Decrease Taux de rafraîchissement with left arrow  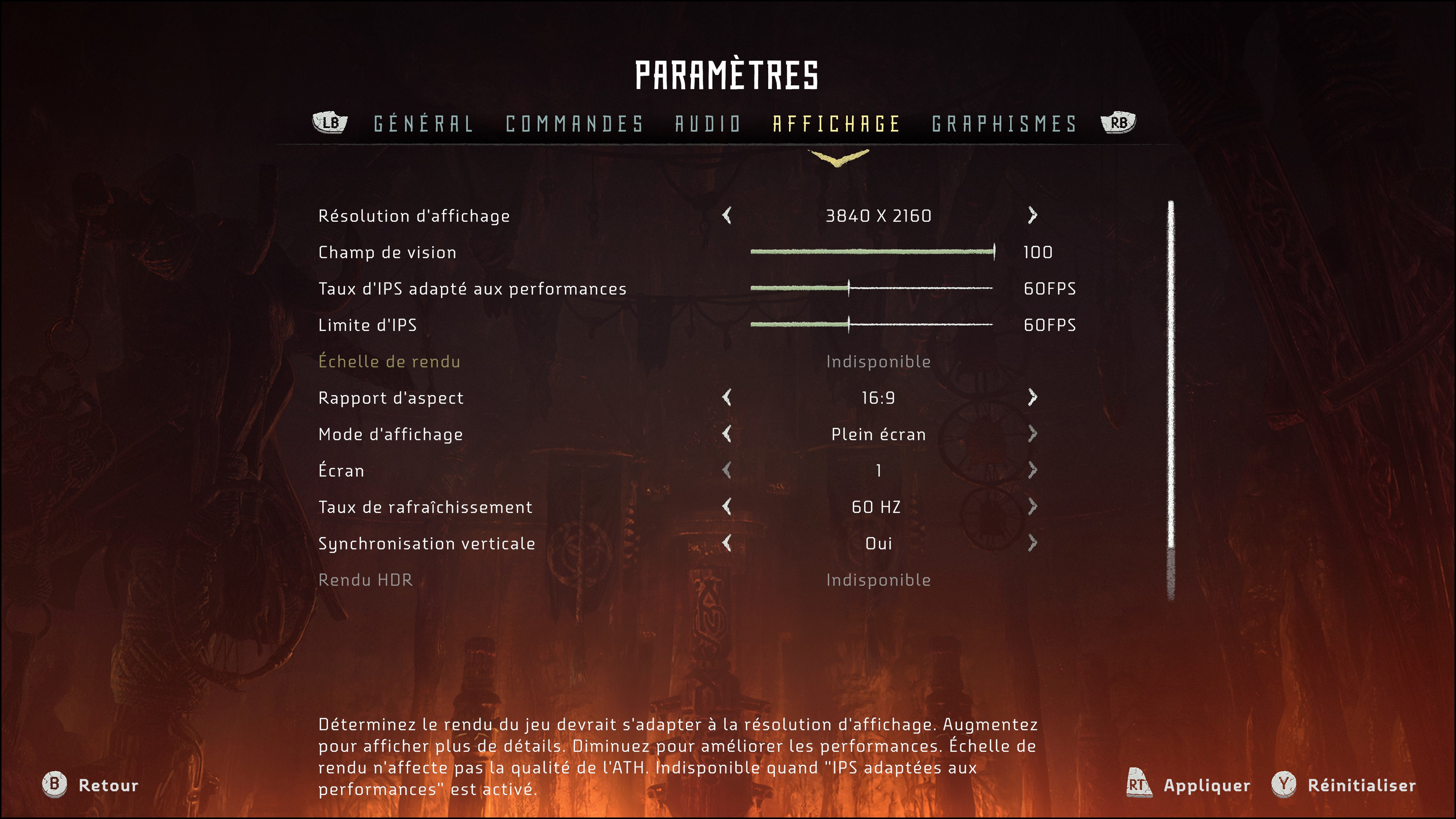click(727, 507)
